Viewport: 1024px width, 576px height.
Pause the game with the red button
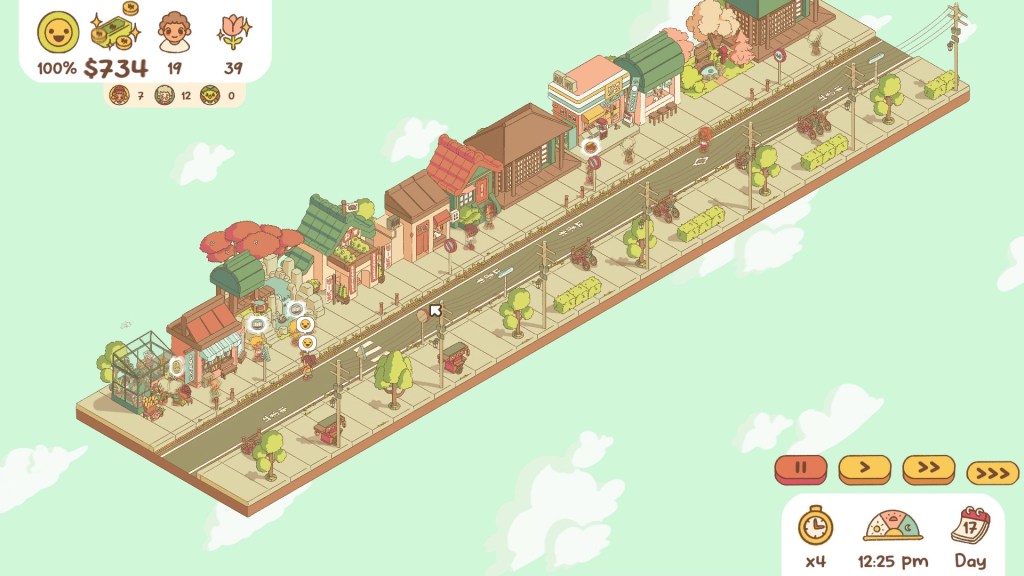click(800, 468)
